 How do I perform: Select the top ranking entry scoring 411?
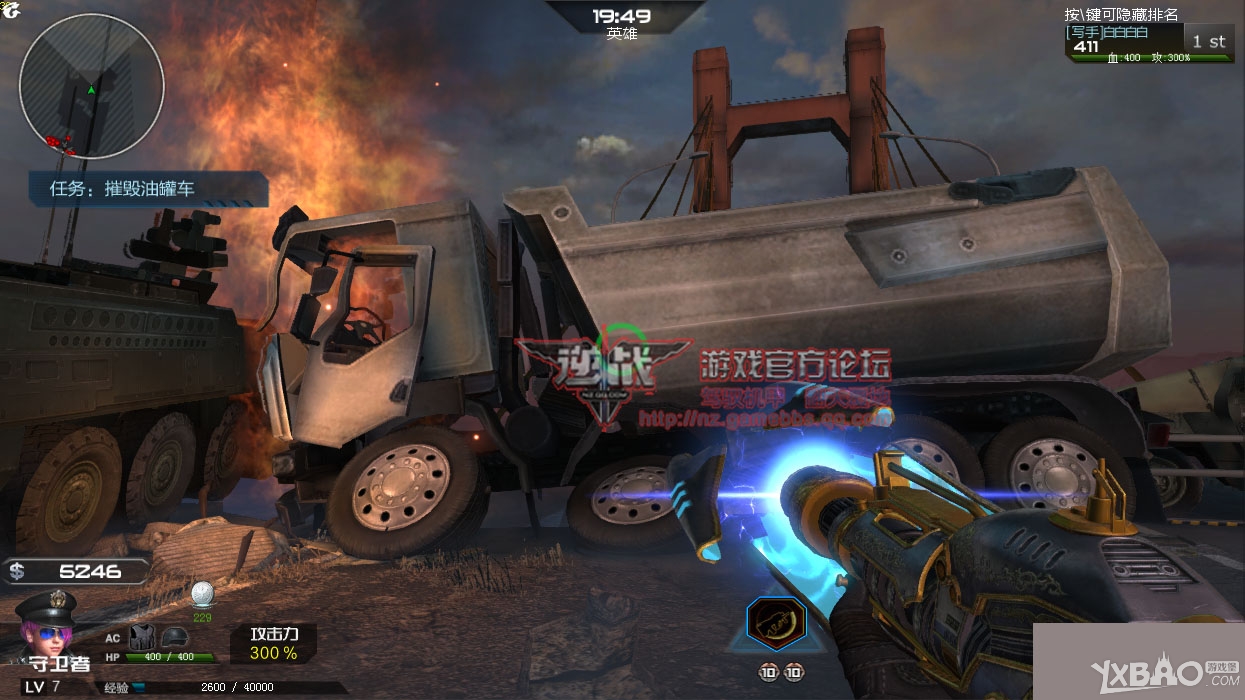click(1149, 41)
